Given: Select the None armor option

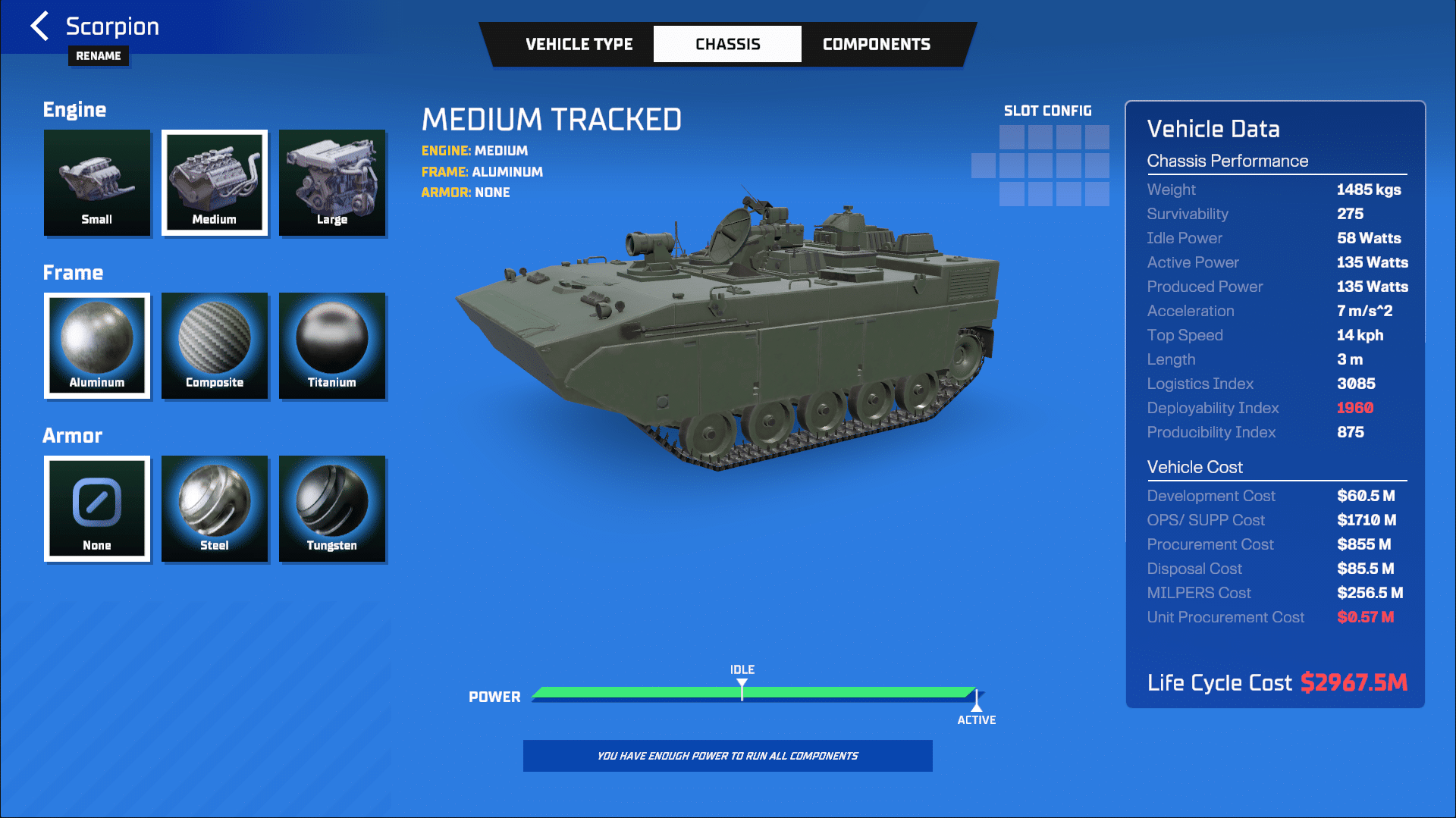Looking at the screenshot, I should [x=97, y=509].
